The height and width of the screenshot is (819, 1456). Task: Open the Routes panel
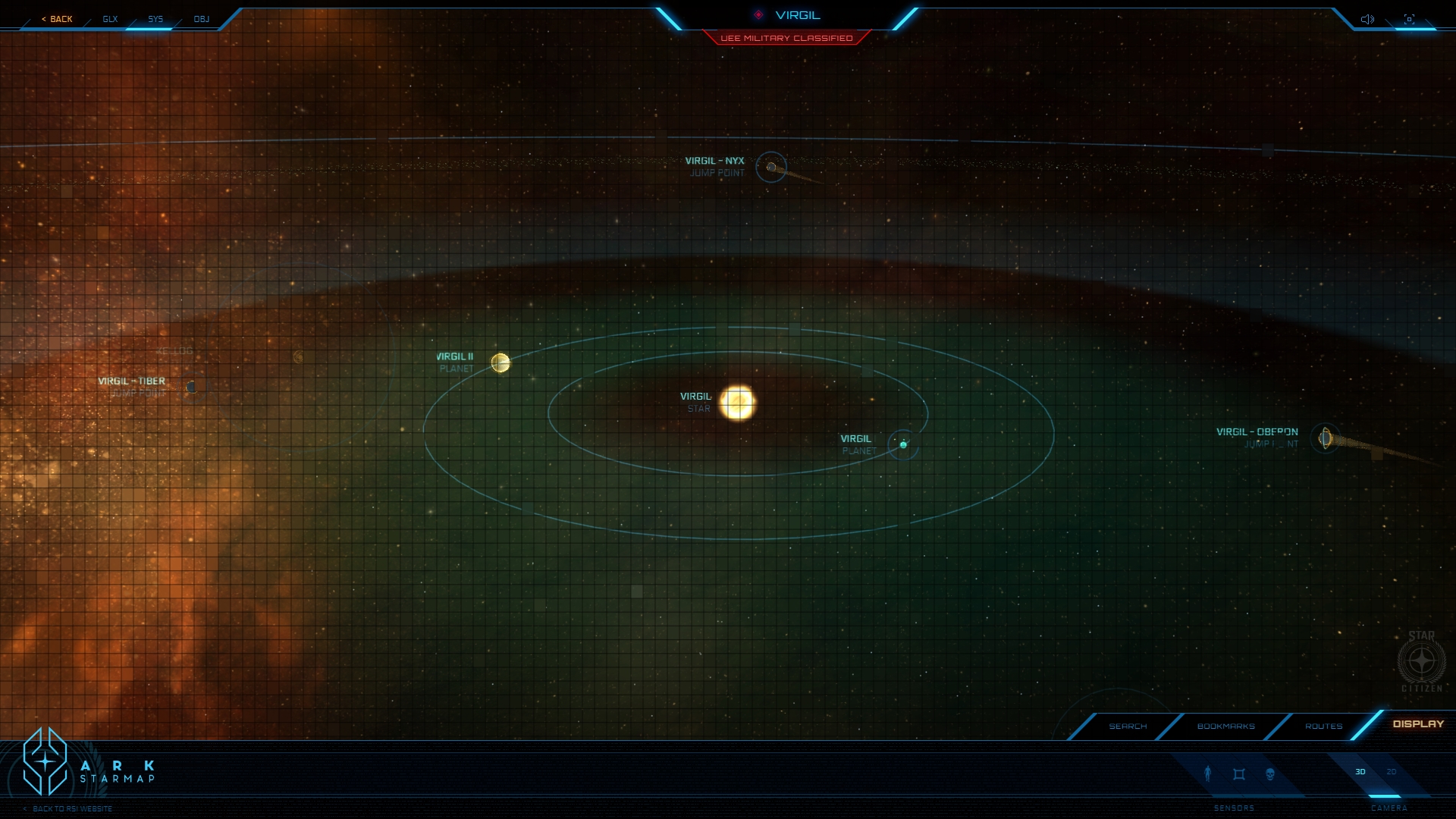[x=1323, y=726]
